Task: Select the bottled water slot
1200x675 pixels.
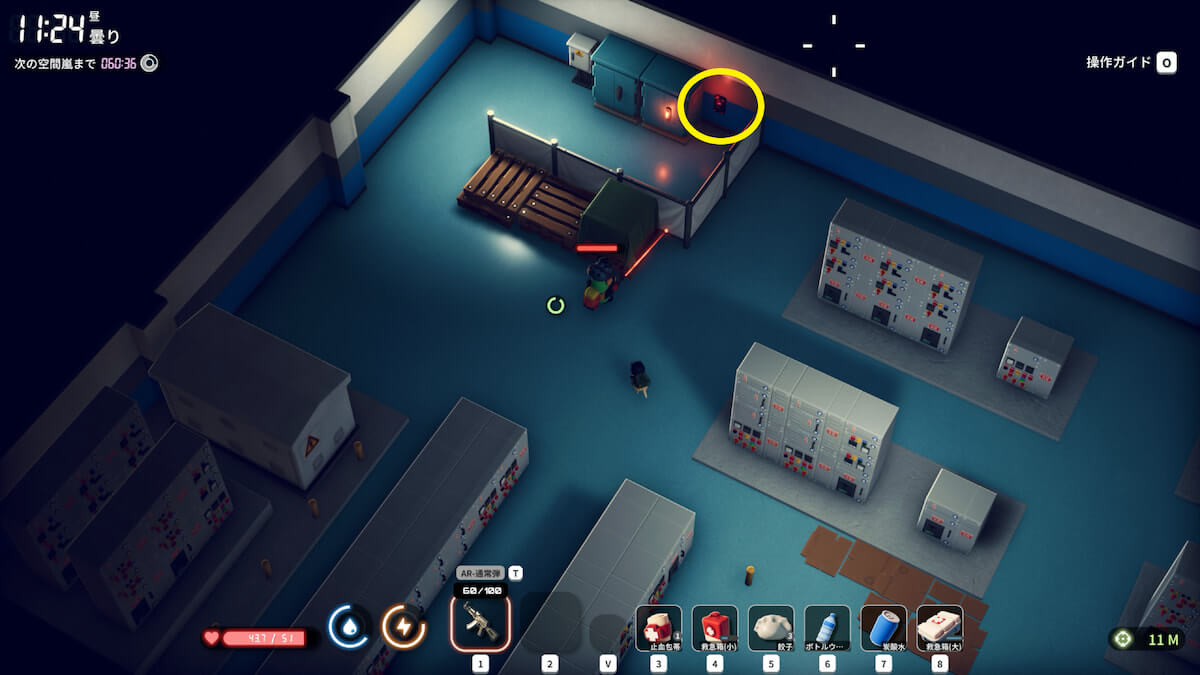Action: (x=827, y=628)
